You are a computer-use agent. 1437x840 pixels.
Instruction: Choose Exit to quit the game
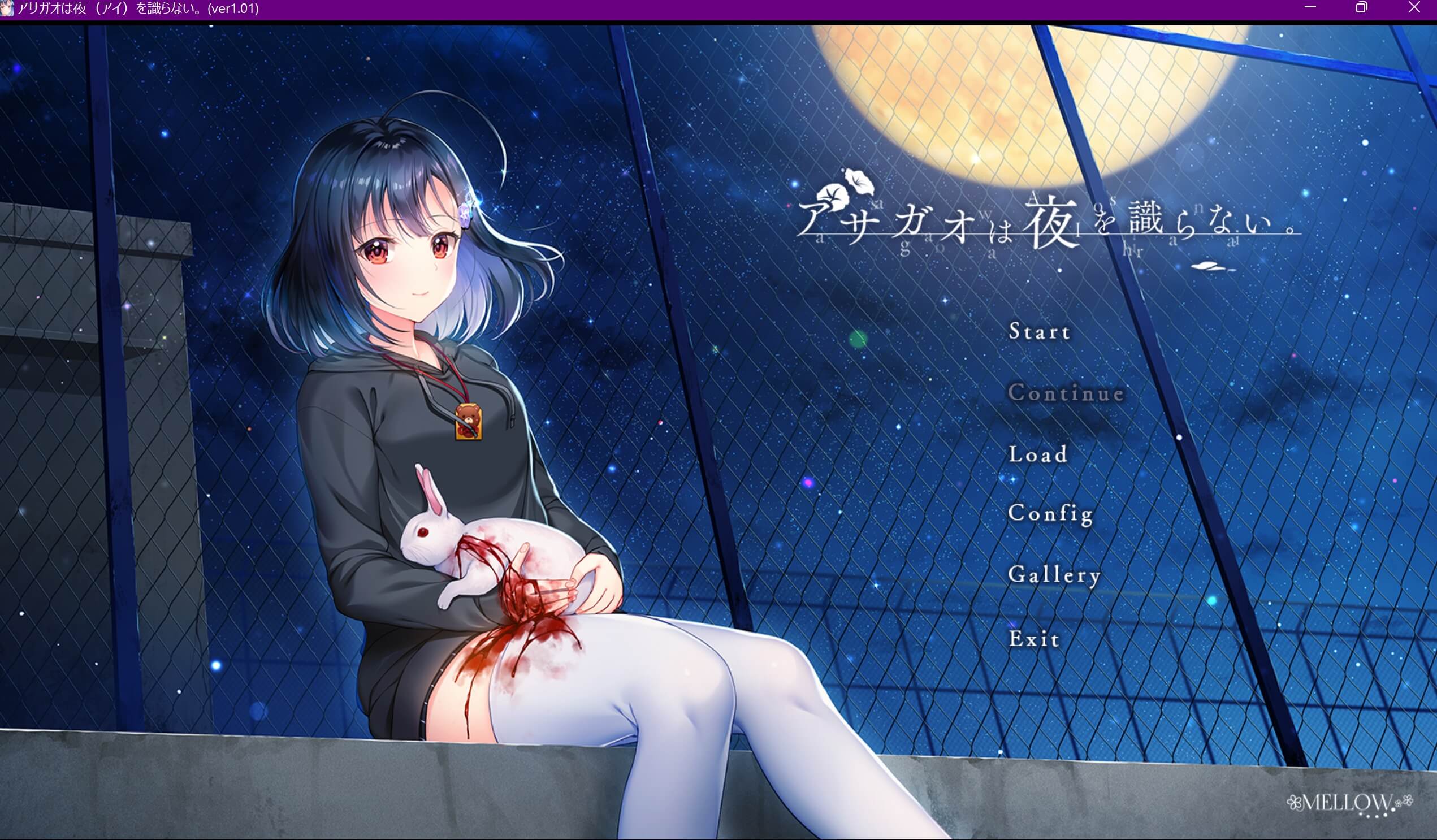1035,639
